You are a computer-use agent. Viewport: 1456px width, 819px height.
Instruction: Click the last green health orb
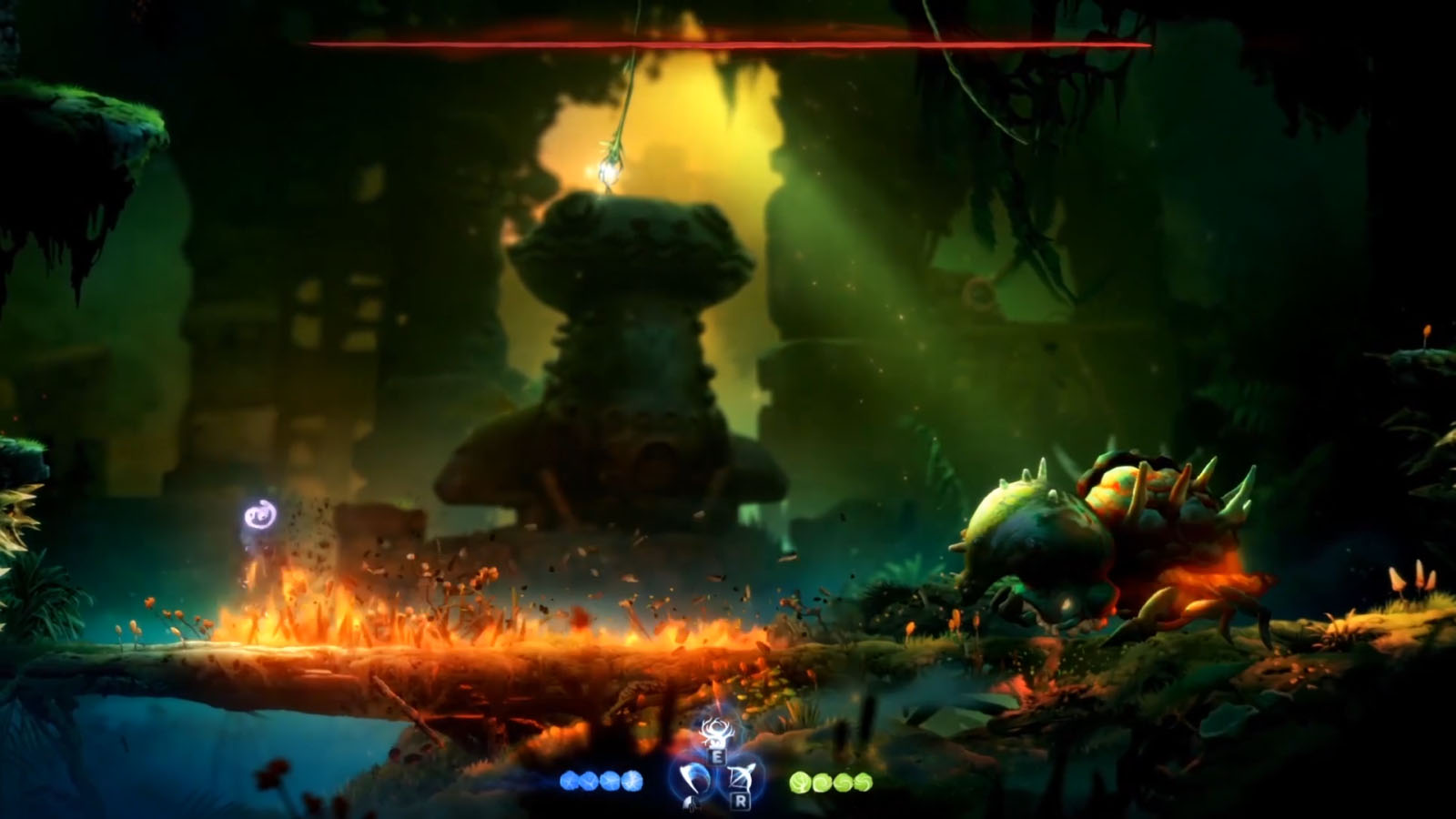tap(864, 781)
